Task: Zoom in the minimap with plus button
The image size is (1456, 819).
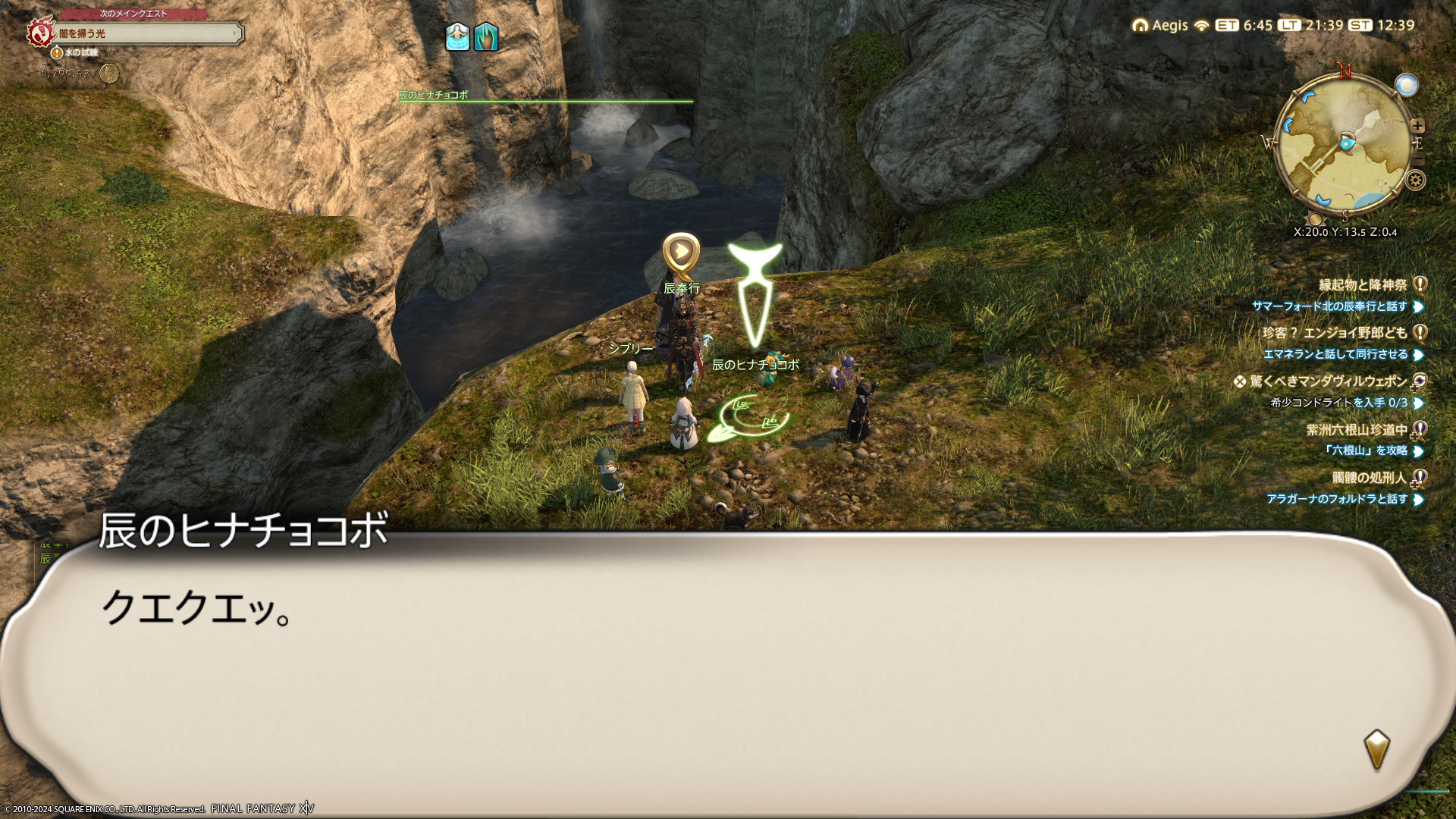Action: [x=1418, y=126]
